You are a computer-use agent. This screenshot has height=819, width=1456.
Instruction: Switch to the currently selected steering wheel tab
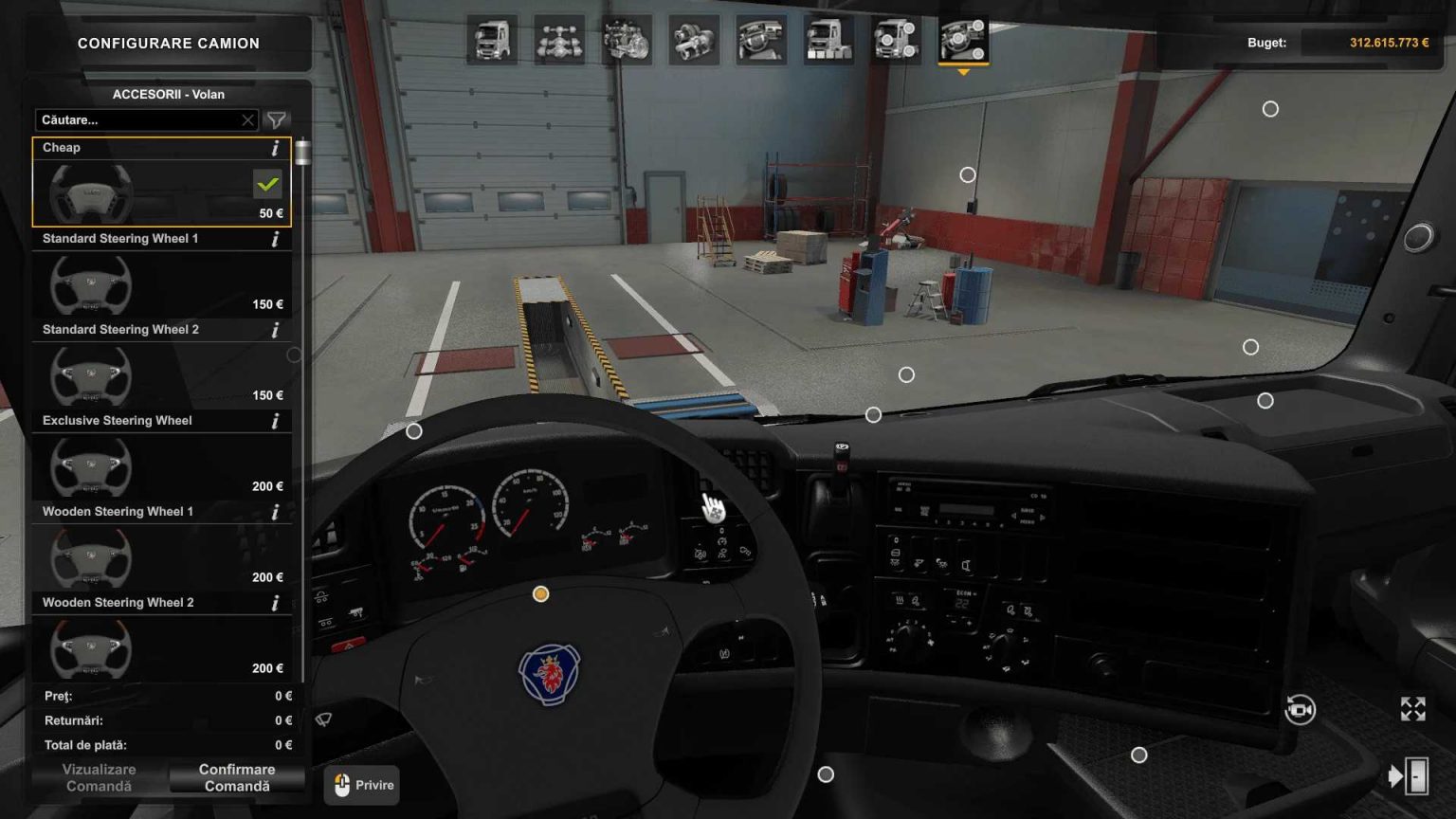[965, 40]
